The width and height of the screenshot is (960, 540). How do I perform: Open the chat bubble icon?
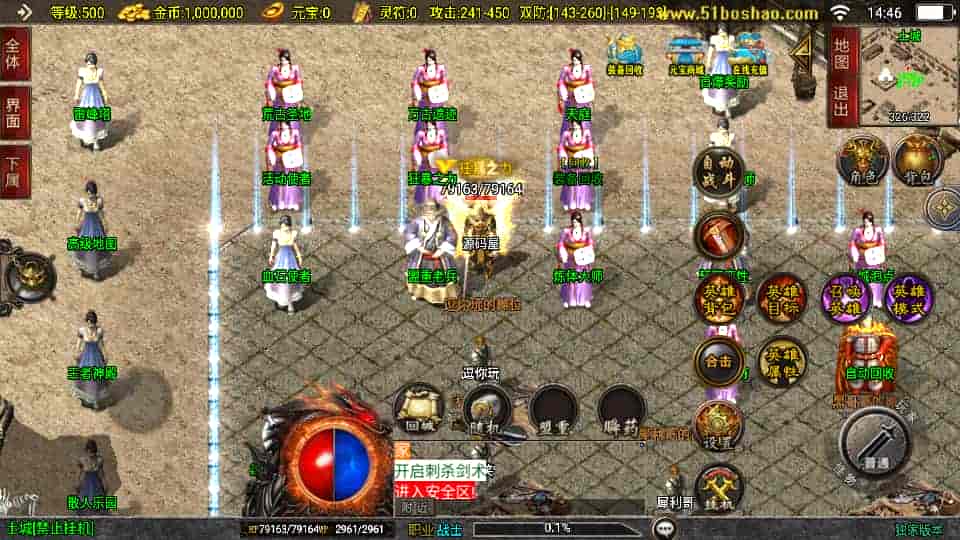click(663, 527)
